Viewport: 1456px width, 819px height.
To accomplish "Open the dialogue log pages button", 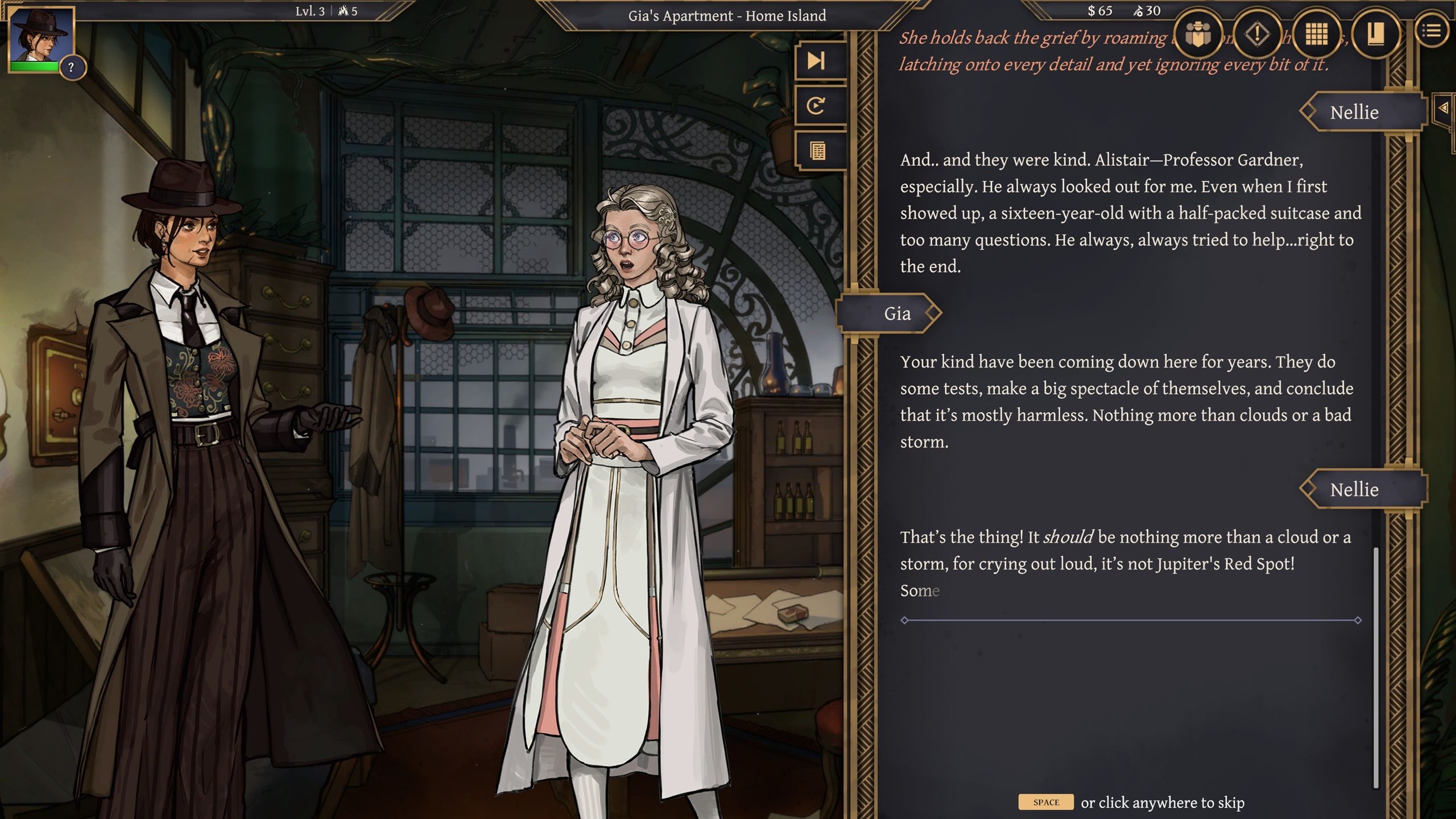I will pos(817,151).
